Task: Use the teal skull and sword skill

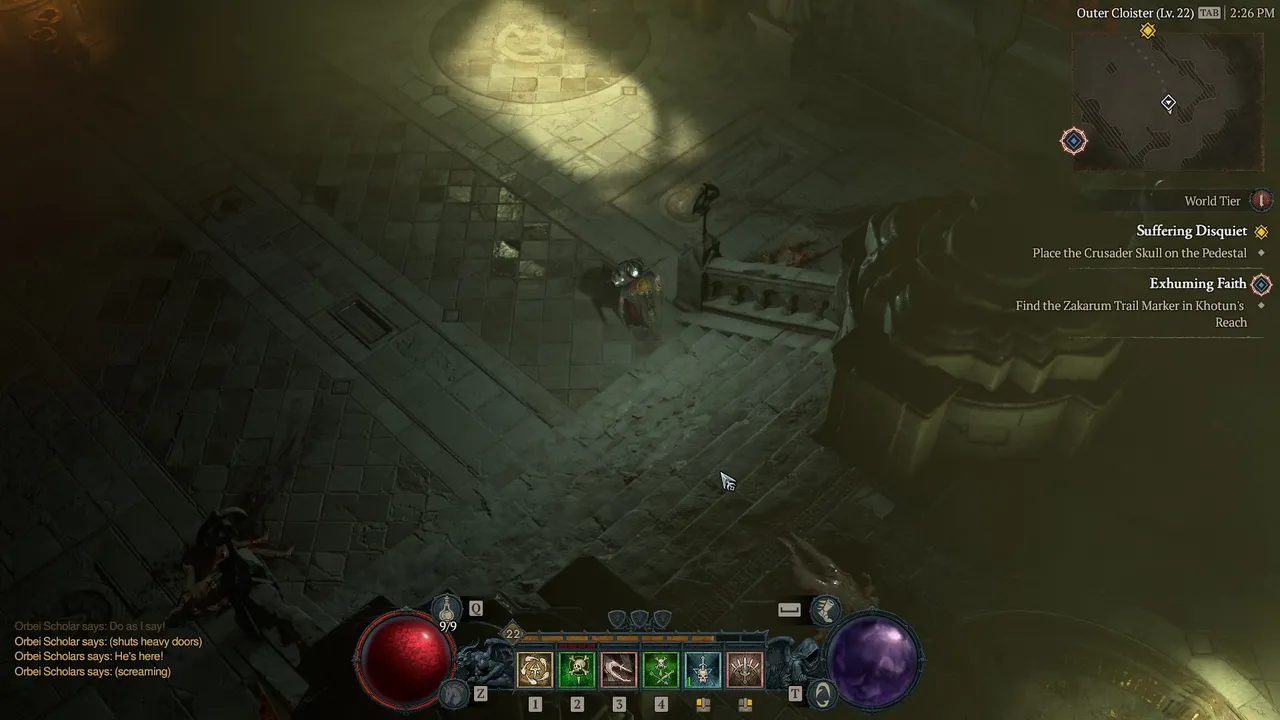Action: click(703, 669)
